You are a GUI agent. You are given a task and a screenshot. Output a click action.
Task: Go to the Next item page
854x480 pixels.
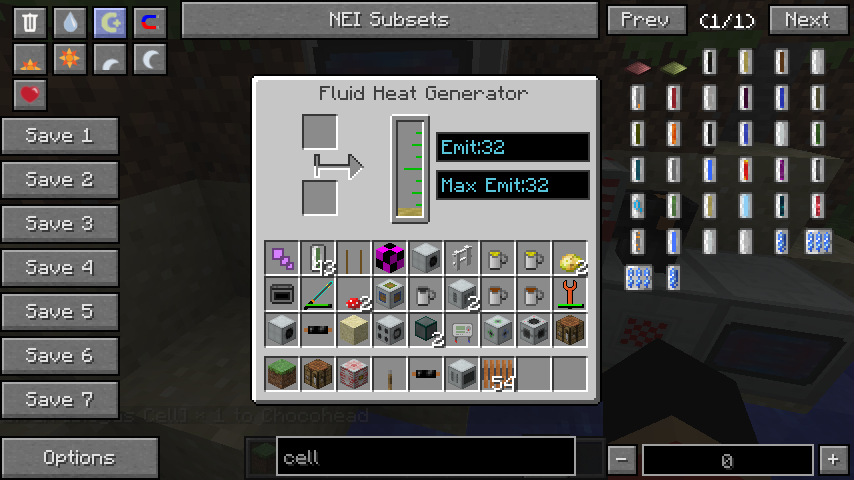tap(807, 20)
